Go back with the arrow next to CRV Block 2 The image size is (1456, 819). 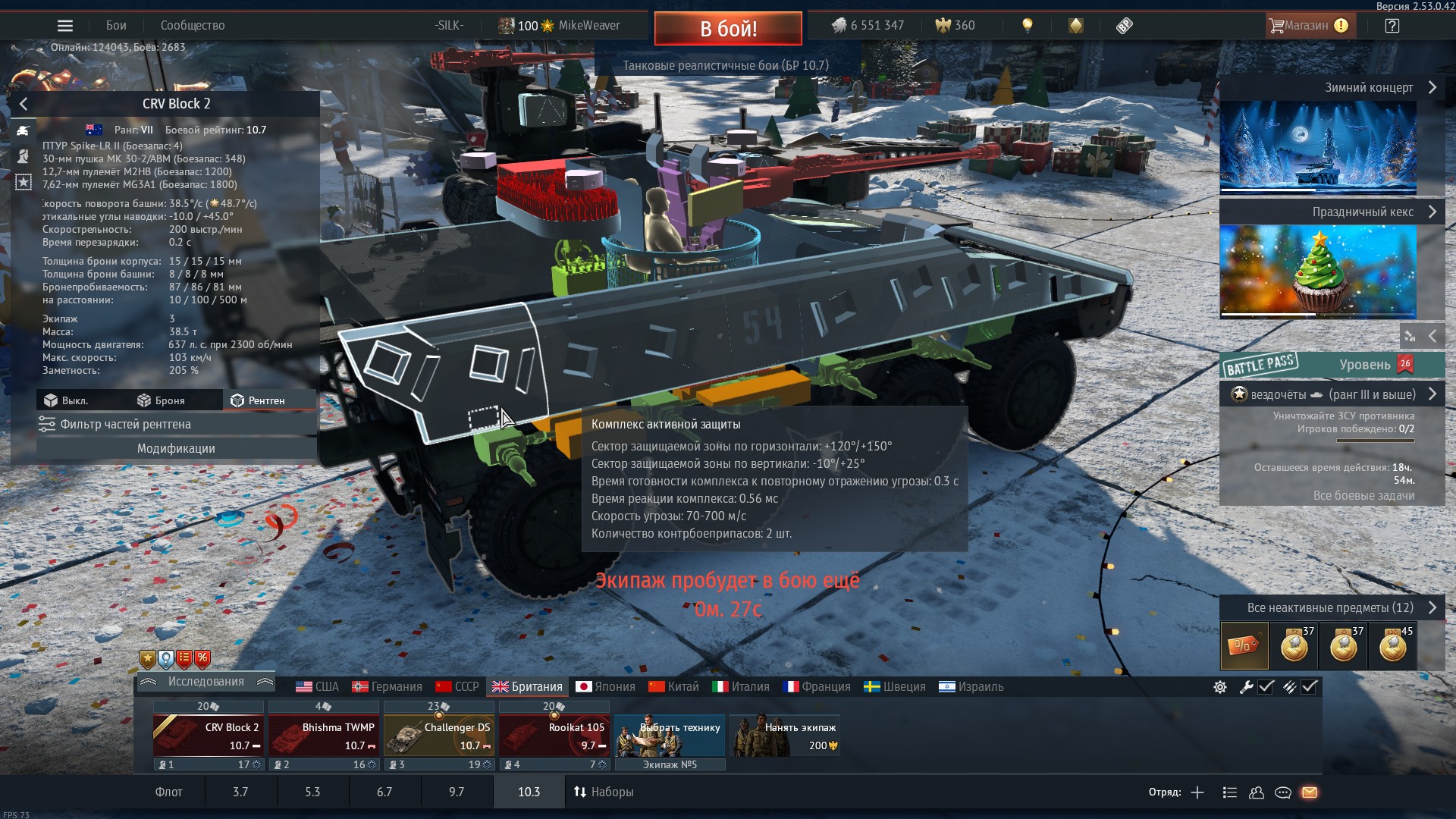[24, 104]
